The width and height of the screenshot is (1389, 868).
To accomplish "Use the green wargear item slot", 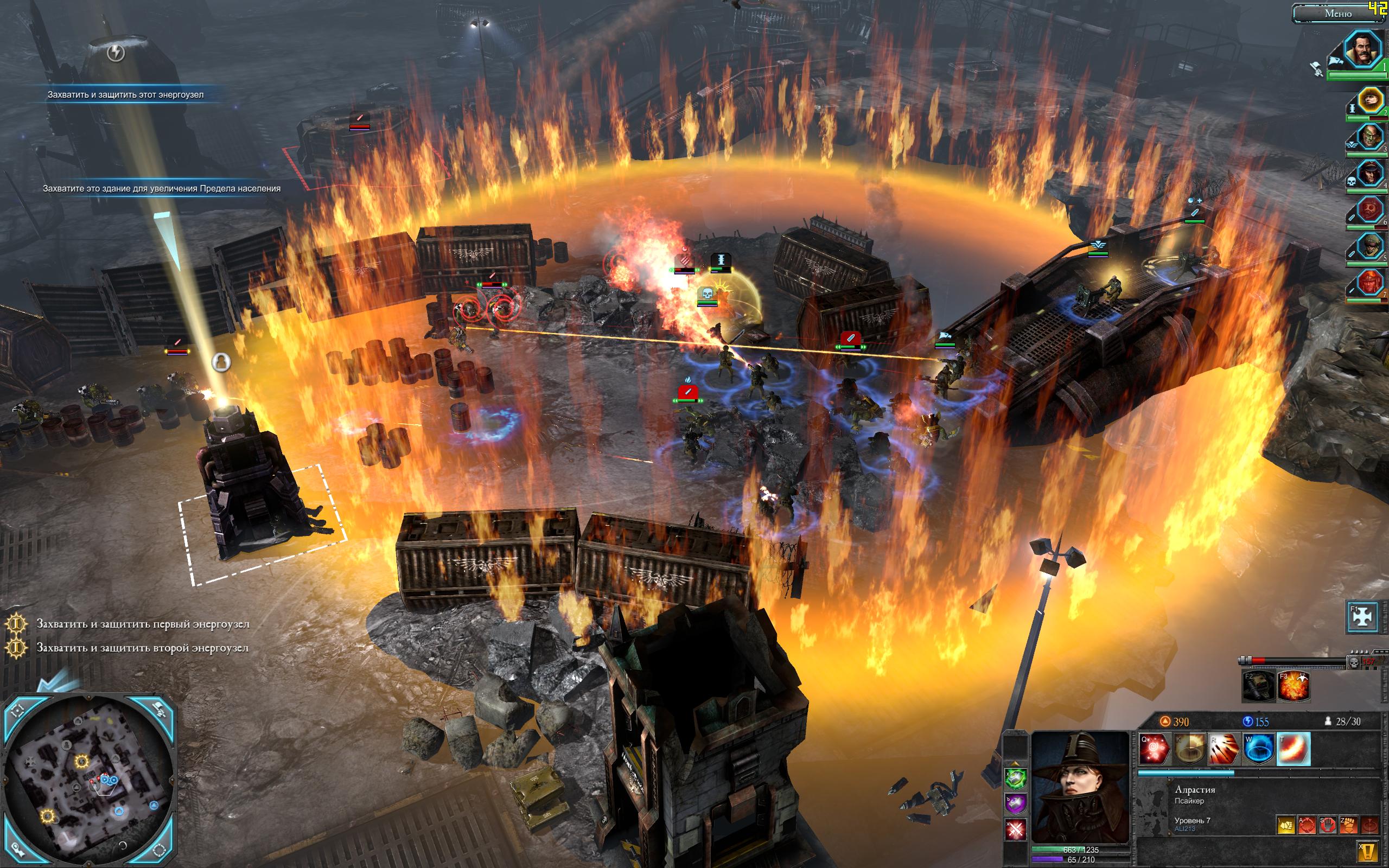I will click(1015, 778).
